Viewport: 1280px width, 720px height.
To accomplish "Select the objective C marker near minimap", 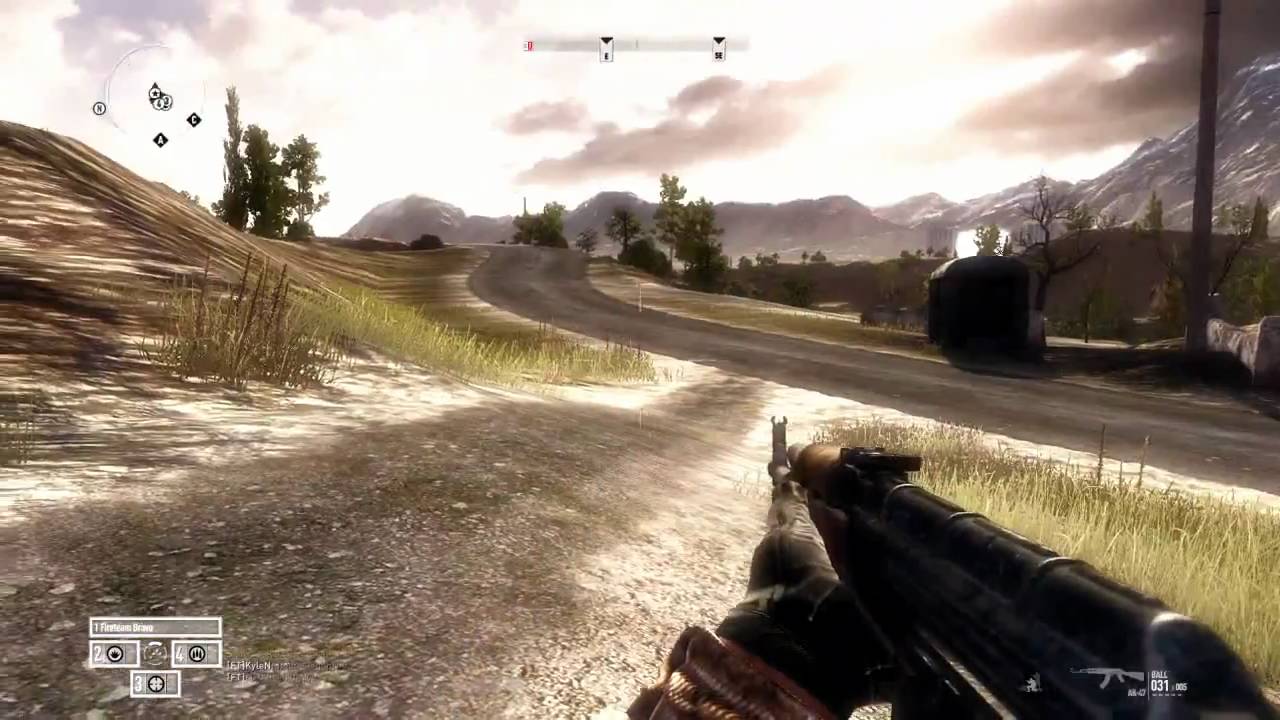I will tap(194, 119).
